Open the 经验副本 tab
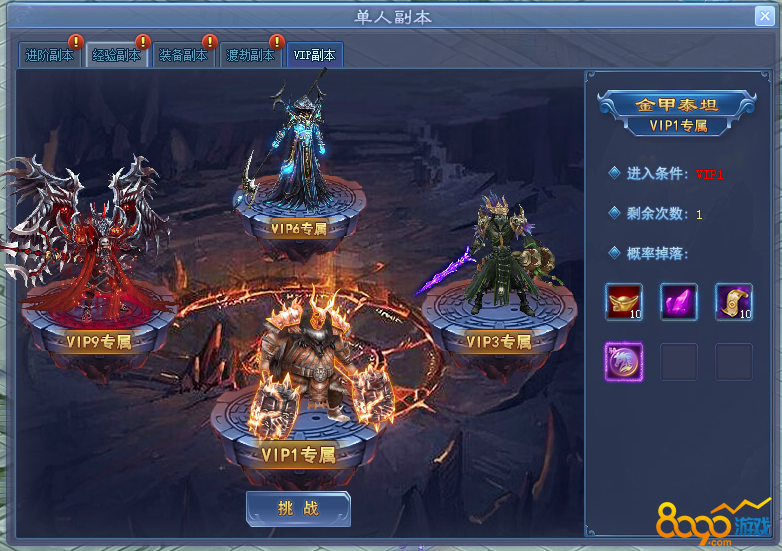The height and width of the screenshot is (551, 782). 115,56
